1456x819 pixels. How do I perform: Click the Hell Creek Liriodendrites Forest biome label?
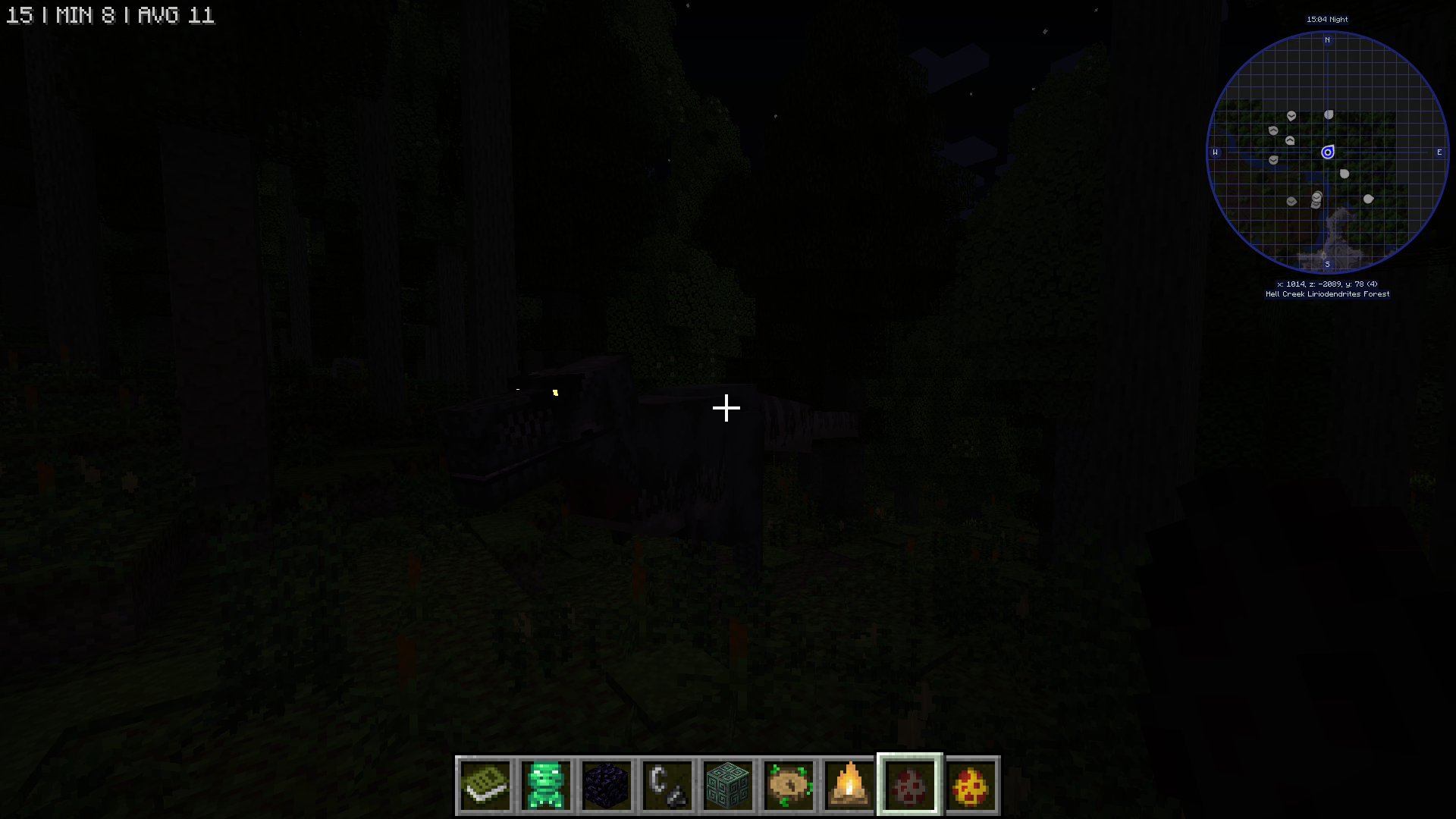1328,293
